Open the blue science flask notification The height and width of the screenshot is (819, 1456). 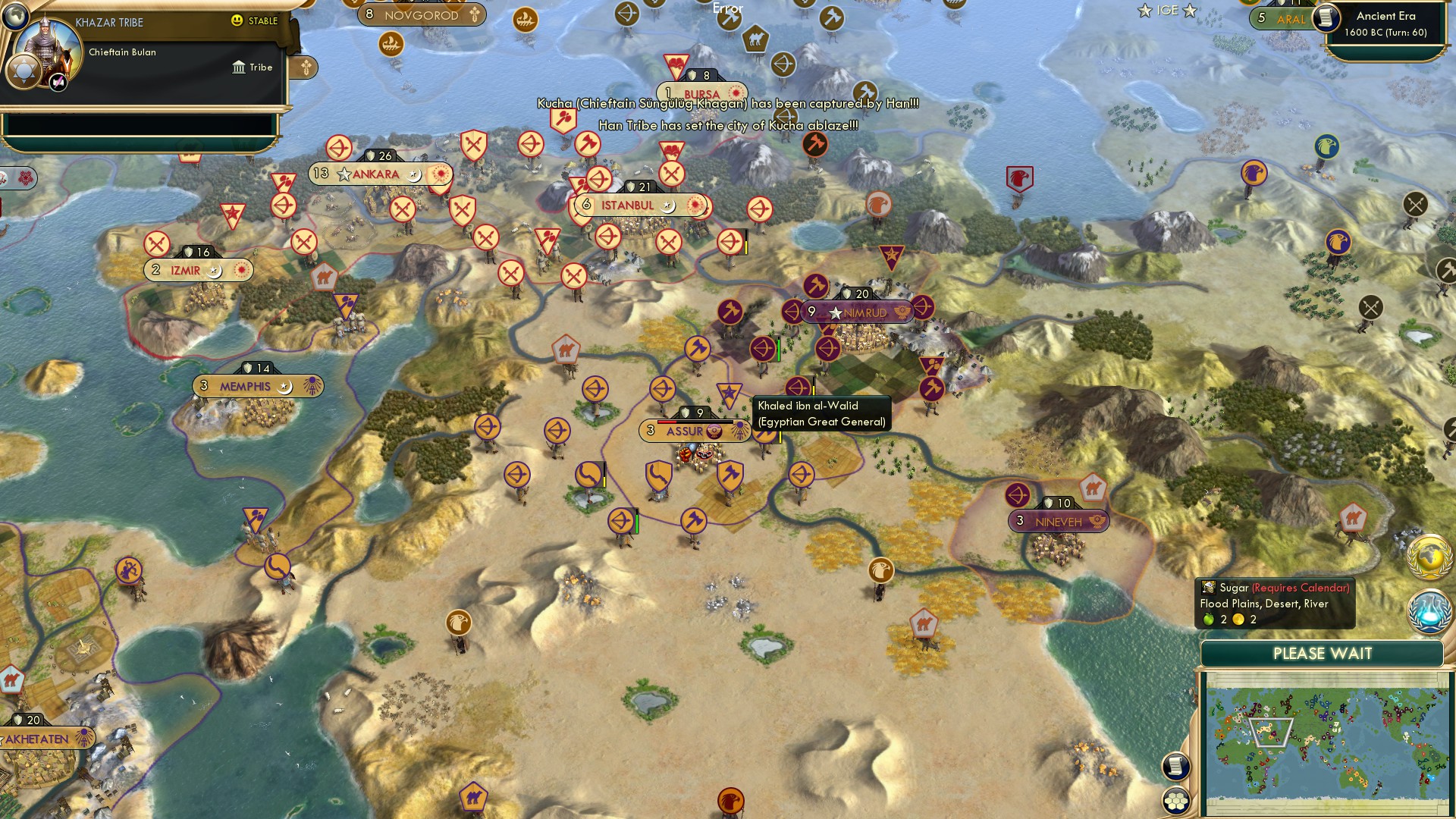1429,612
